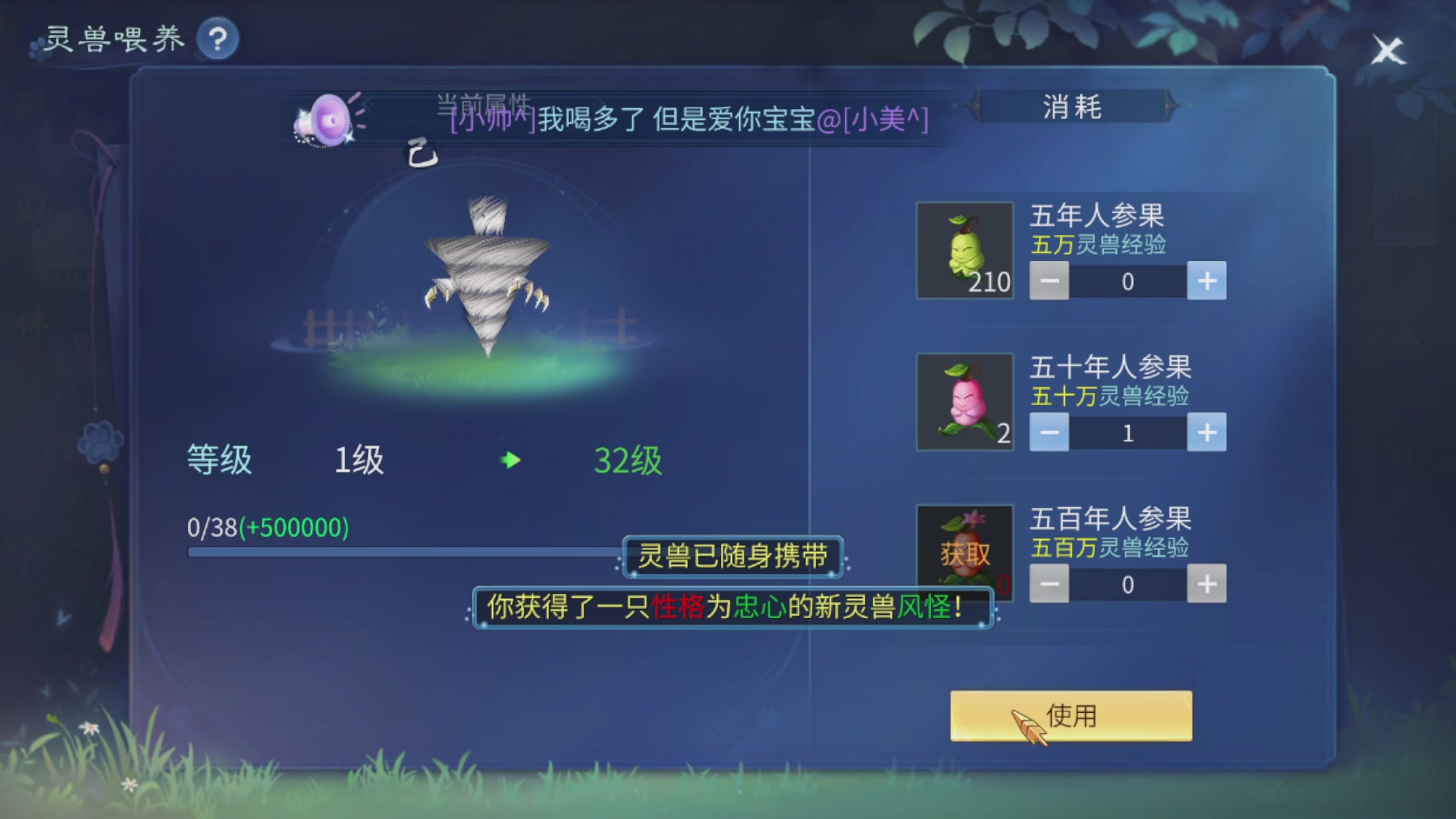Click the announcement speaker icon

[x=328, y=118]
